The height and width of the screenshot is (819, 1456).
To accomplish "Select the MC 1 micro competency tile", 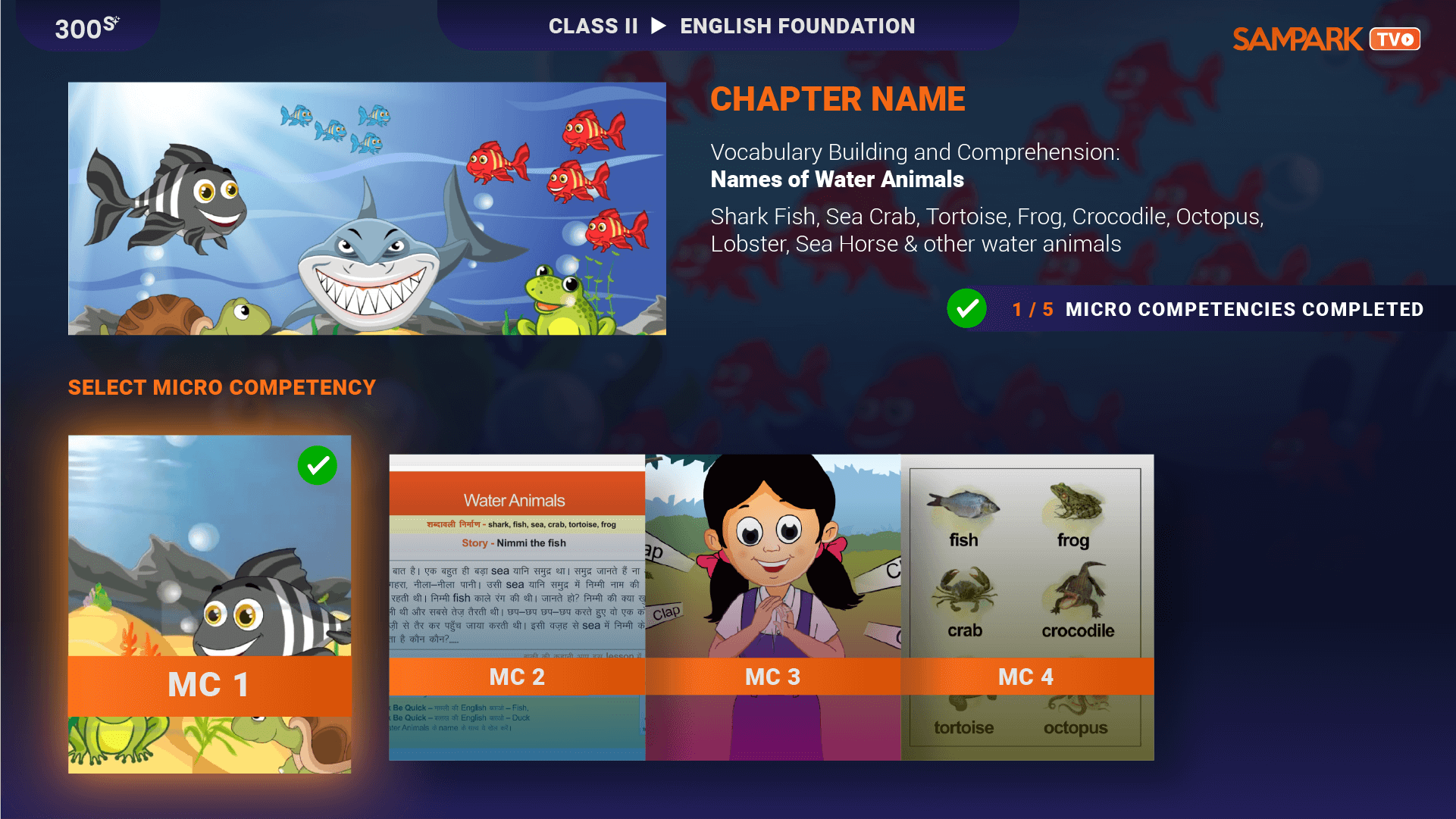I will point(209,604).
